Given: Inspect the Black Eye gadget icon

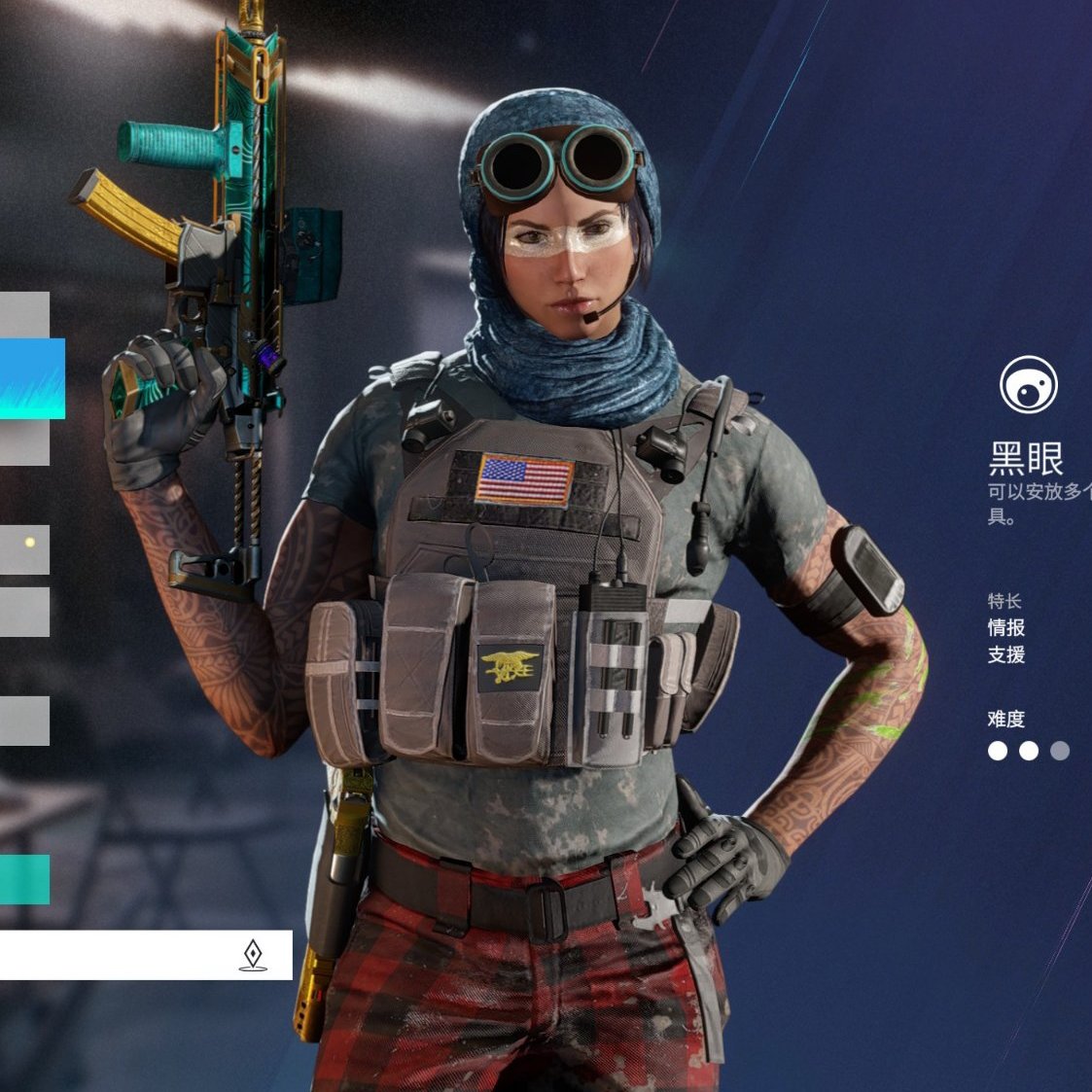Looking at the screenshot, I should (x=1028, y=385).
